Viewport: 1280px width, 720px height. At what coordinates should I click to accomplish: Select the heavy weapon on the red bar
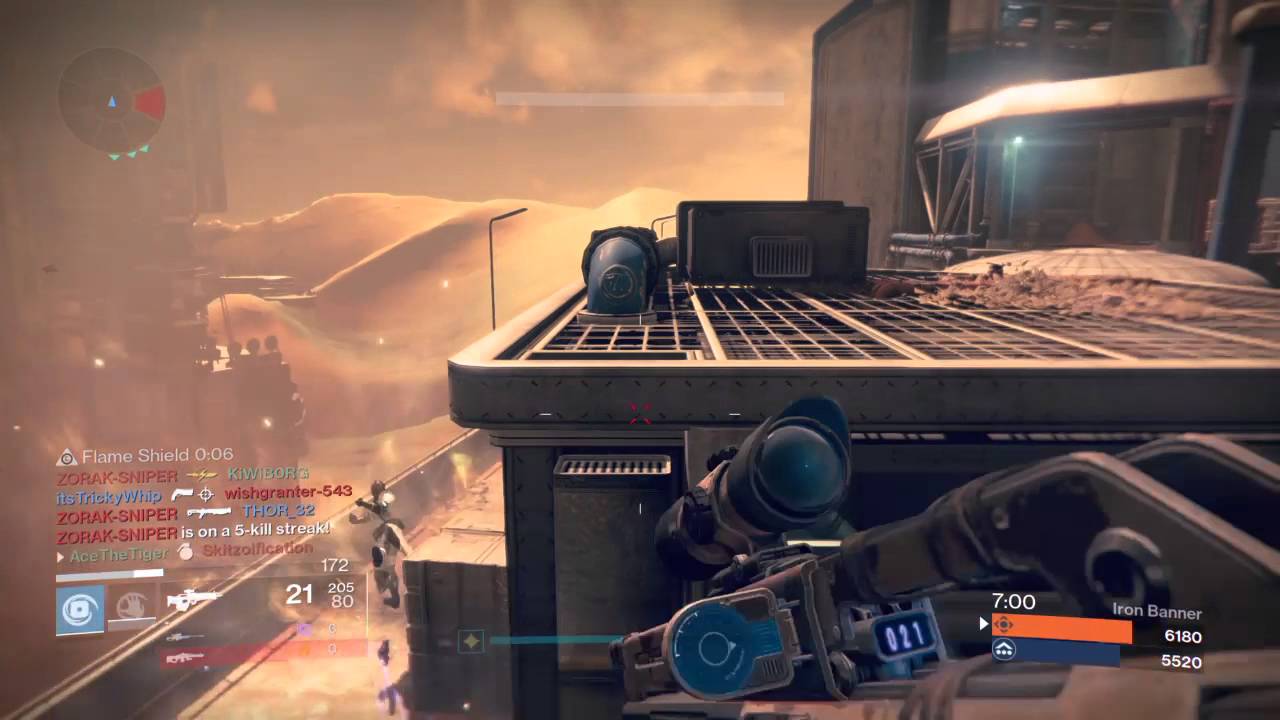coord(186,657)
